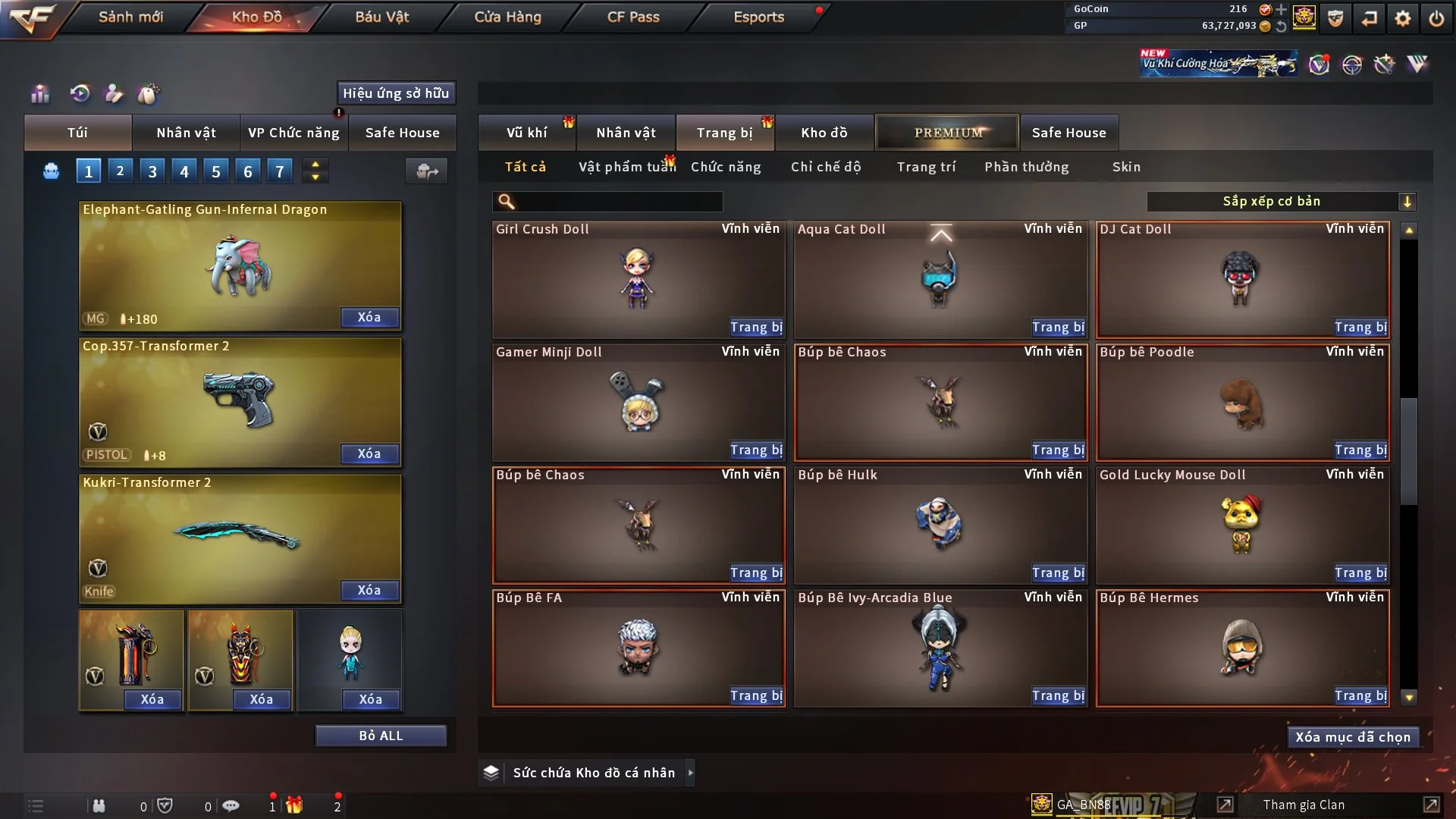This screenshot has width=1456, height=819.
Task: Open the Cửa Hàng shop menu
Action: pyautogui.click(x=507, y=17)
